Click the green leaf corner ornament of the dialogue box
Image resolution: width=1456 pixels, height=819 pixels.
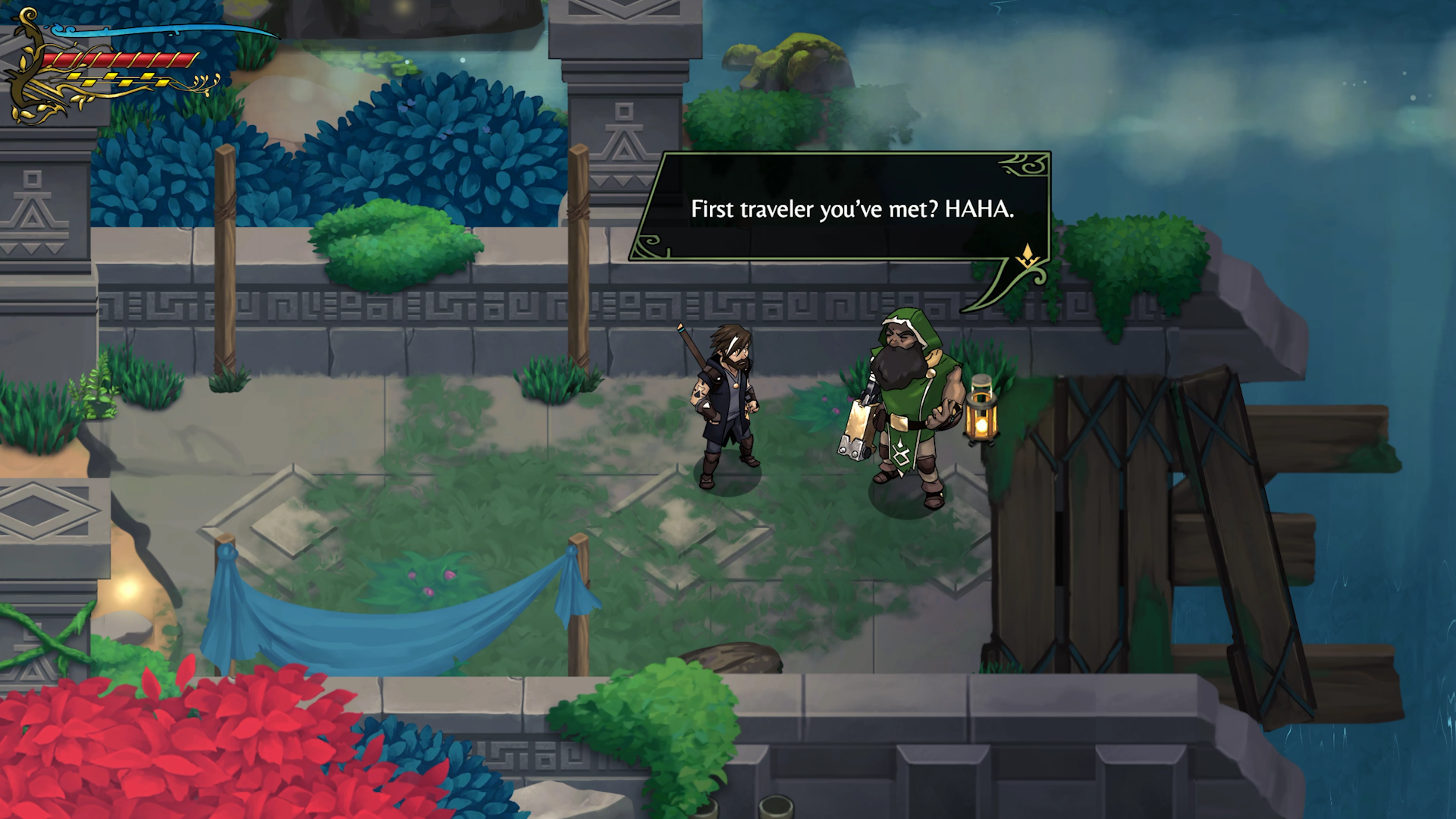[1020, 163]
